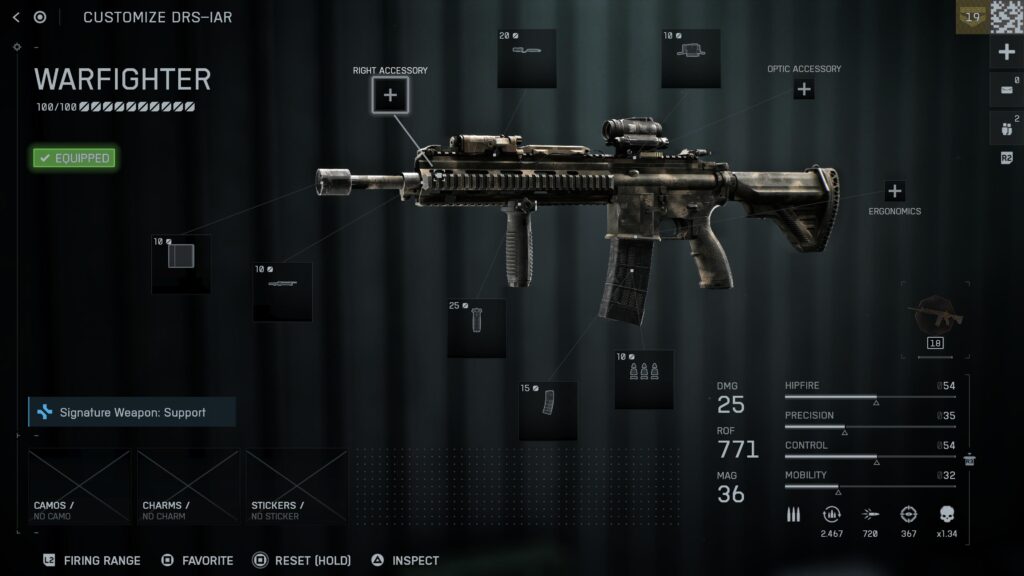
Task: Open the empty Ergonomics slot
Action: 894,191
